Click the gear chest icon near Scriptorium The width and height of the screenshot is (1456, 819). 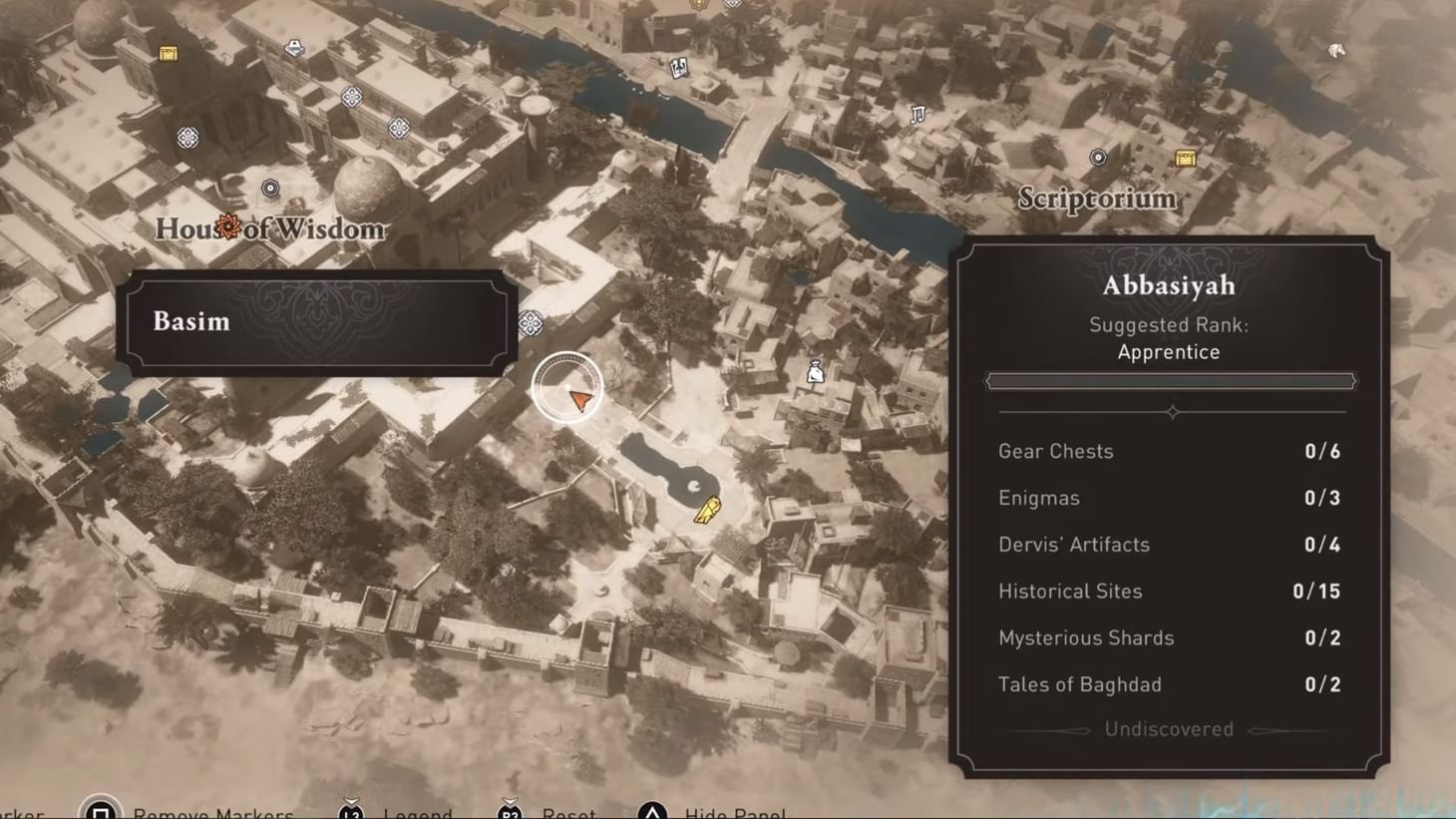coord(1185,156)
